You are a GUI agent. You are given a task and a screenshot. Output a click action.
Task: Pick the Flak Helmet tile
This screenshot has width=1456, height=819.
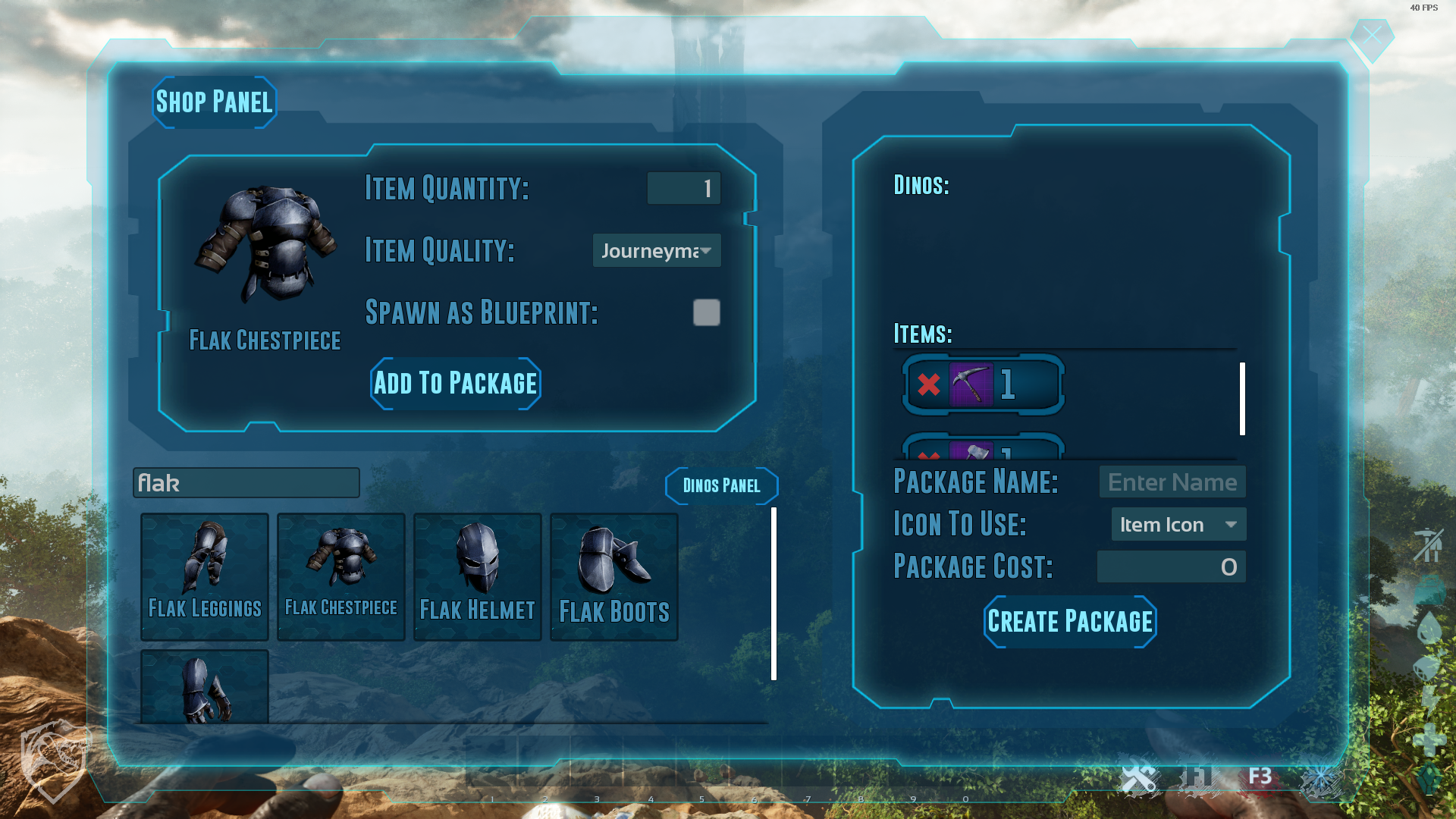[478, 576]
